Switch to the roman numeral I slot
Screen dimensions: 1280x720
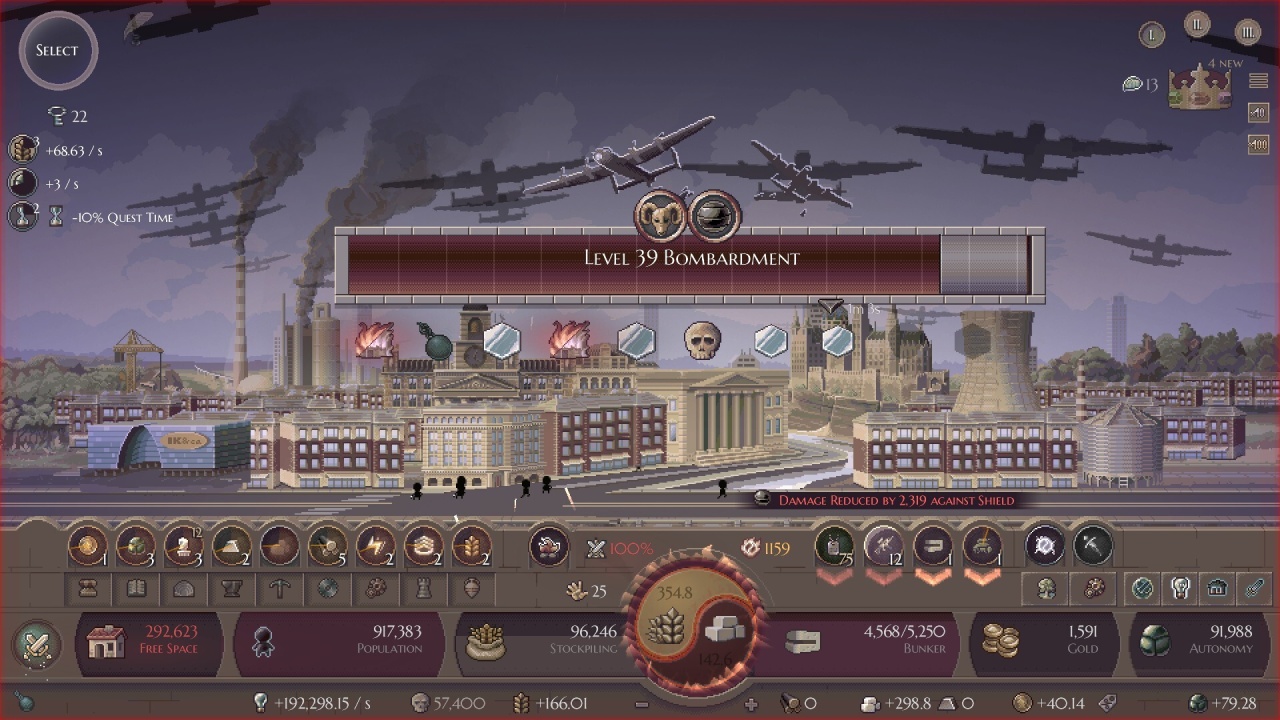1152,35
